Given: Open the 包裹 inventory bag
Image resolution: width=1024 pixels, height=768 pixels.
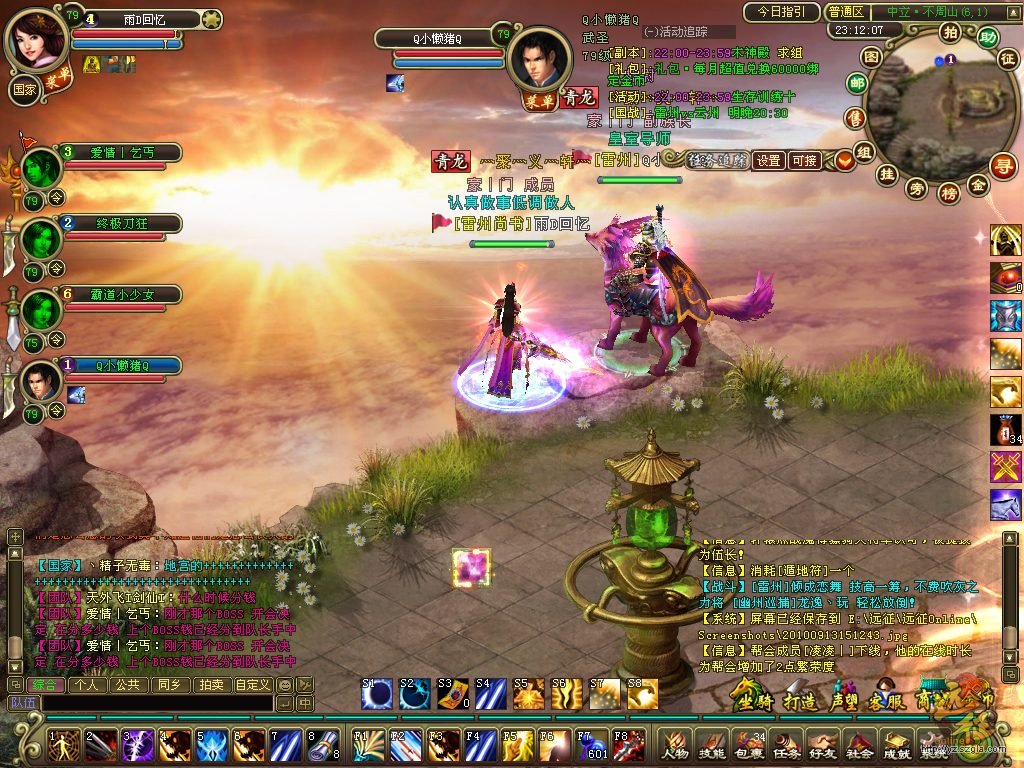Looking at the screenshot, I should pos(747,744).
